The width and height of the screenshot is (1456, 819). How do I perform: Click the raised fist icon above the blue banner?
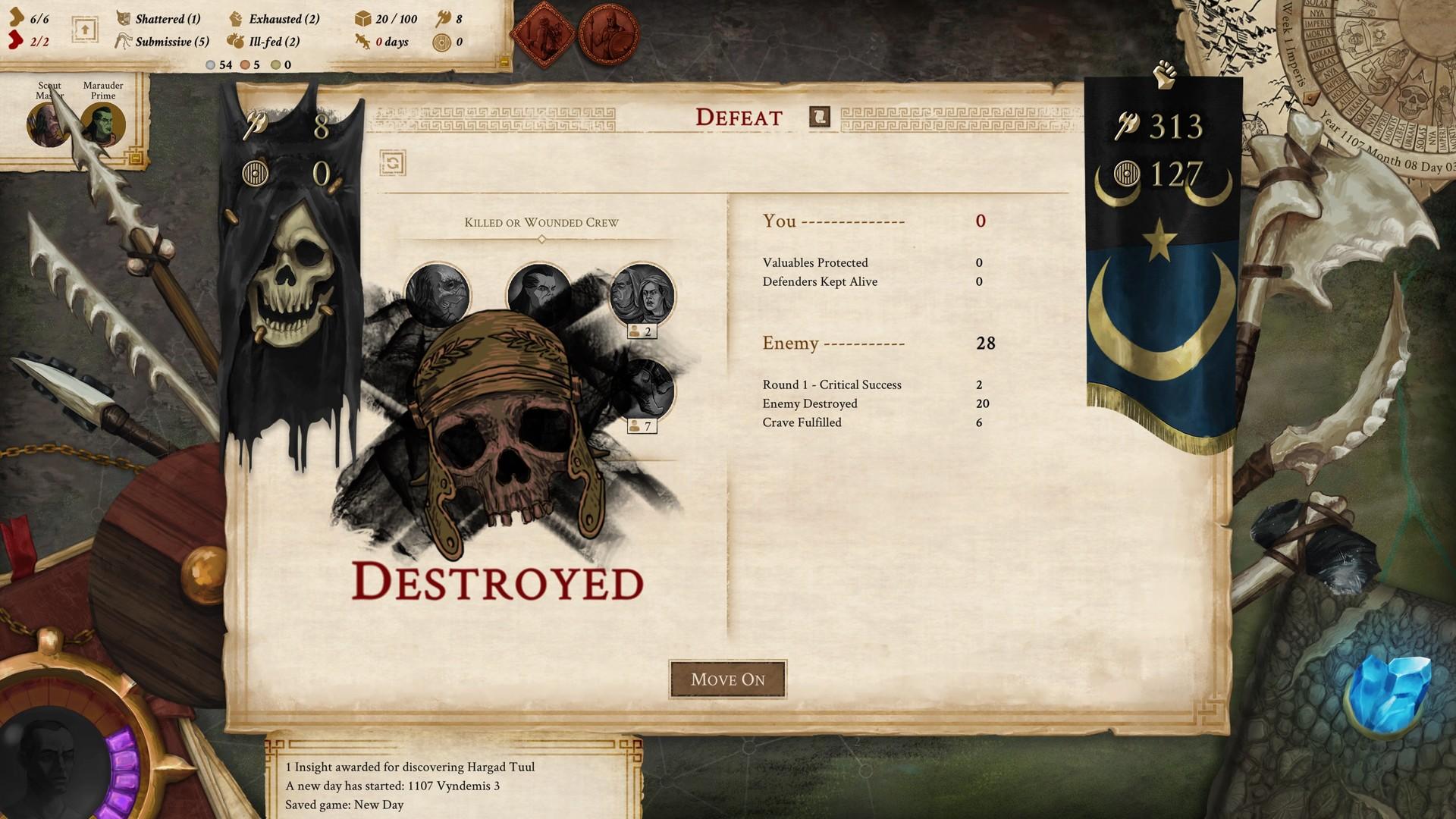tap(1164, 74)
